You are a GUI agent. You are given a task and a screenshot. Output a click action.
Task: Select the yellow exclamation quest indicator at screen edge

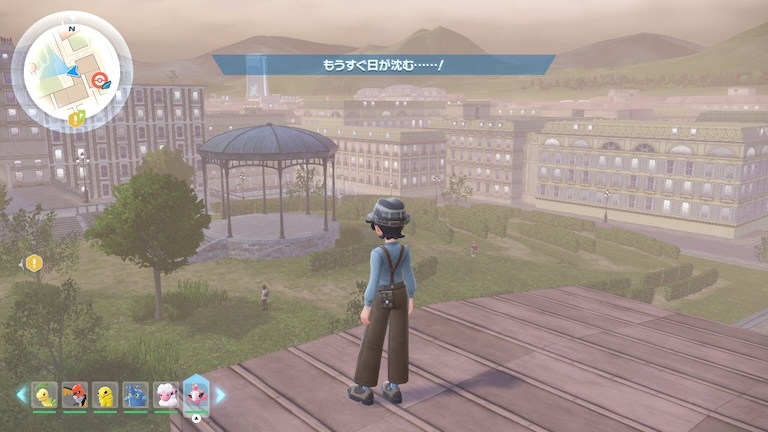35,263
